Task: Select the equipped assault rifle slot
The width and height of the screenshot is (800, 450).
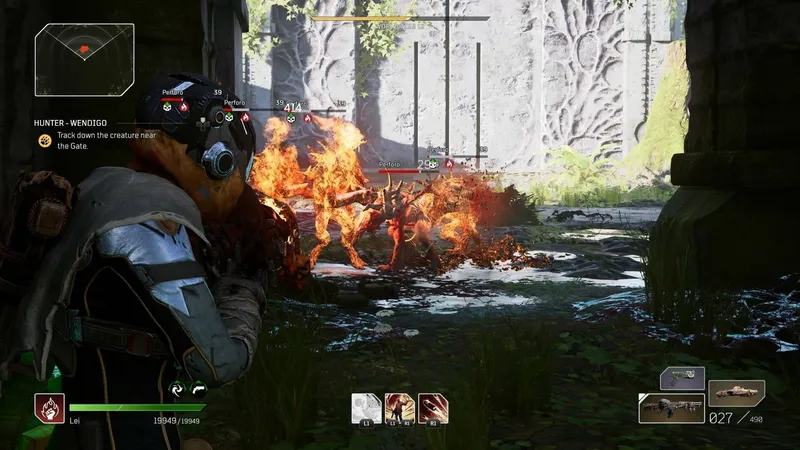Action: pos(671,407)
